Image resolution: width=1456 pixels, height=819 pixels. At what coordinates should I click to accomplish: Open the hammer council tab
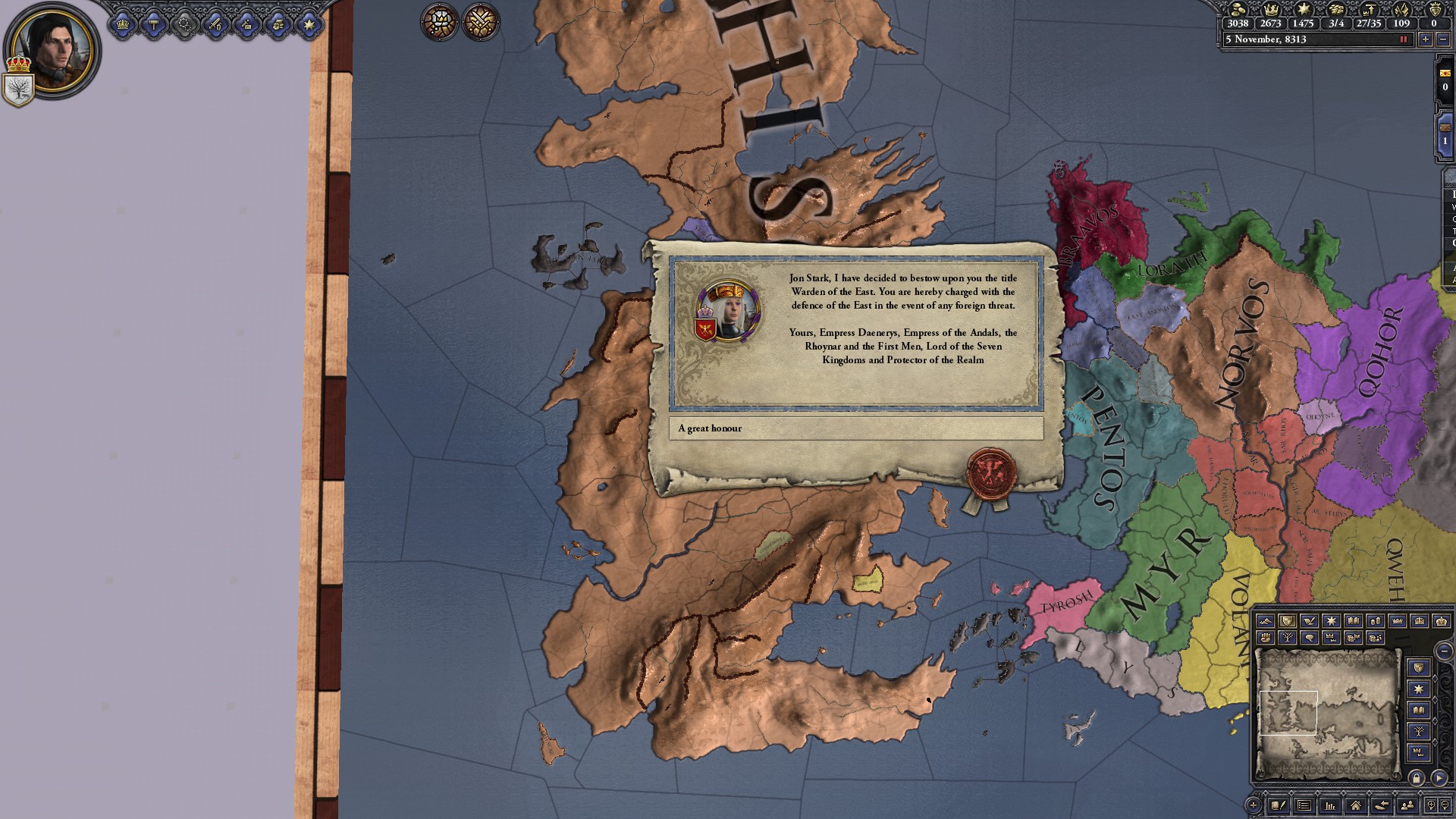click(x=154, y=24)
